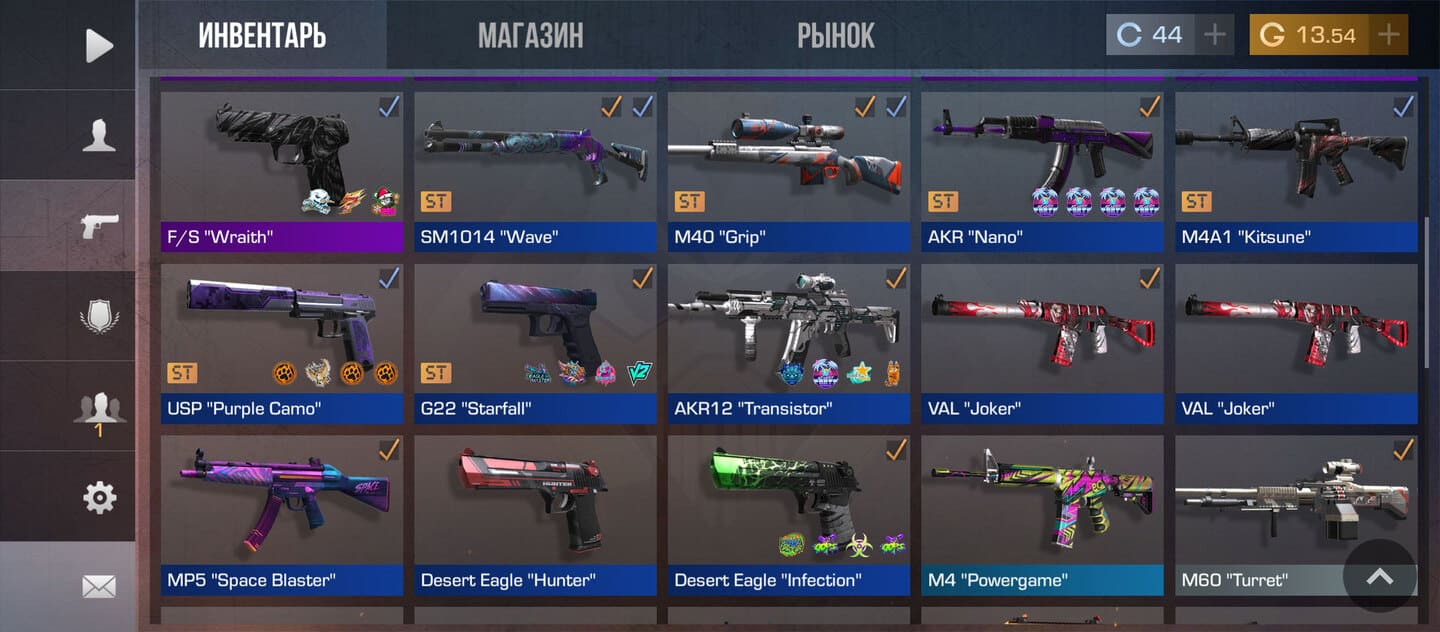Open the Рынок tab

tap(835, 36)
